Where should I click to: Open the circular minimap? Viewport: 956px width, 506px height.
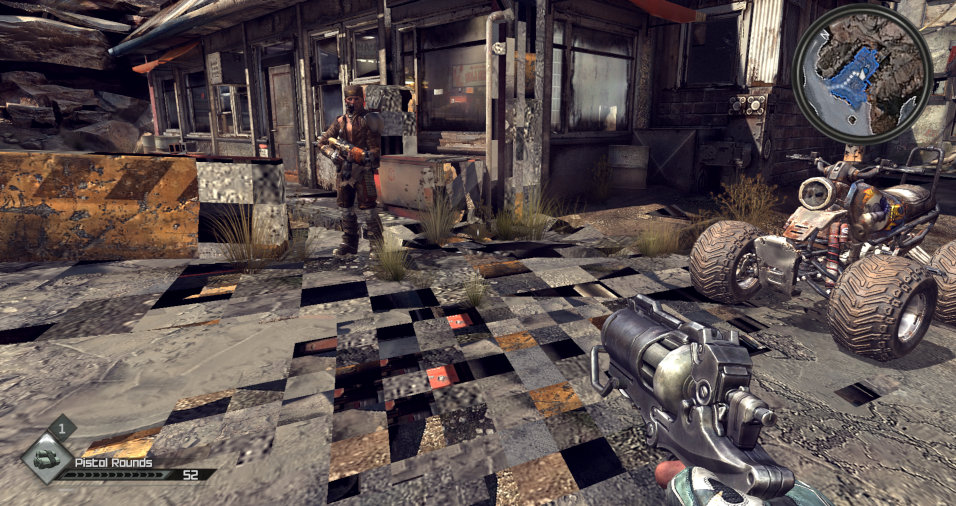pos(862,74)
